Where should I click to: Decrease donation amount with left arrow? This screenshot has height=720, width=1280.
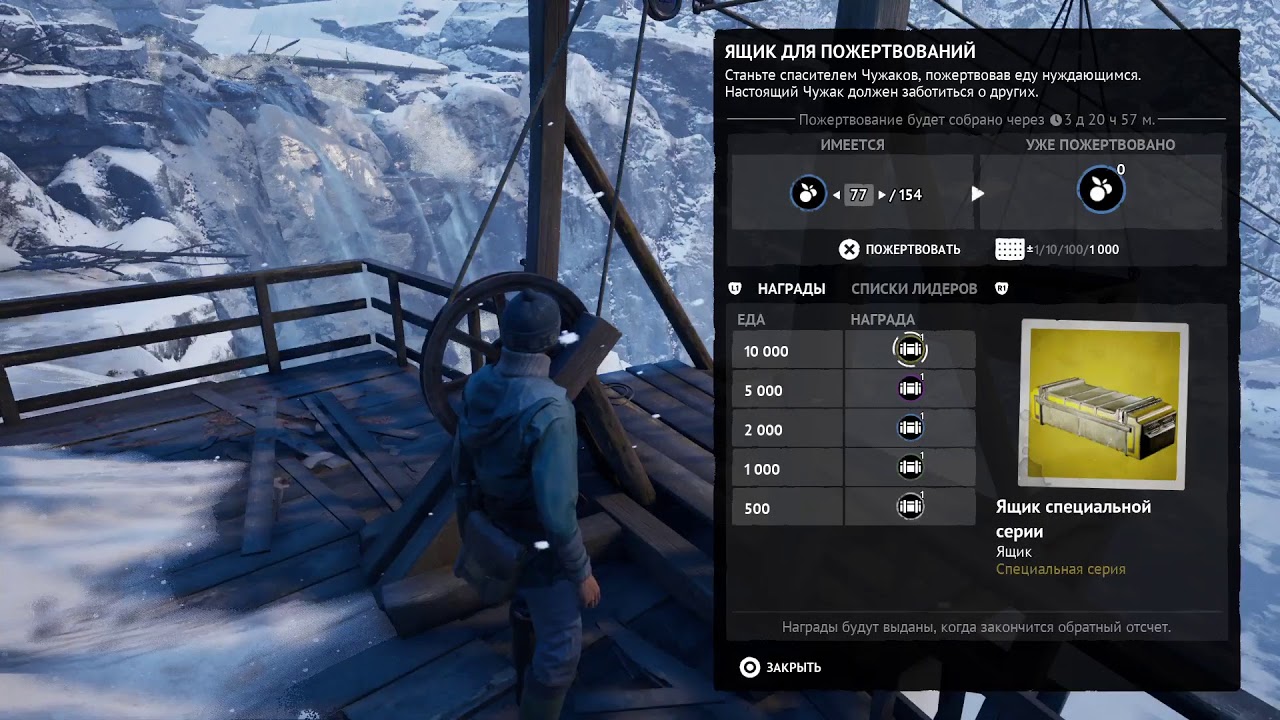point(836,195)
